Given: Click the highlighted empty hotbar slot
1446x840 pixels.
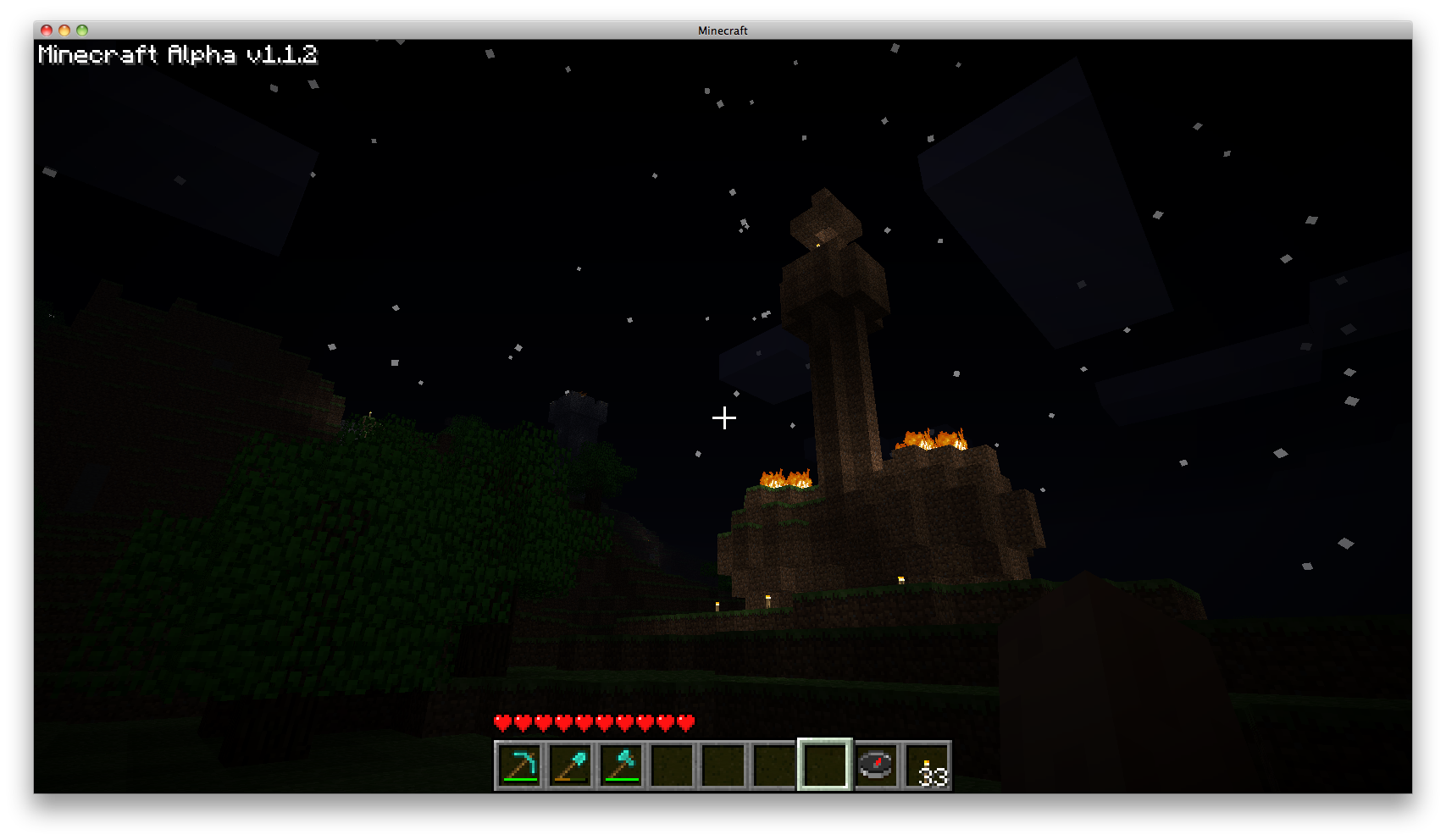Looking at the screenshot, I should coord(824,765).
